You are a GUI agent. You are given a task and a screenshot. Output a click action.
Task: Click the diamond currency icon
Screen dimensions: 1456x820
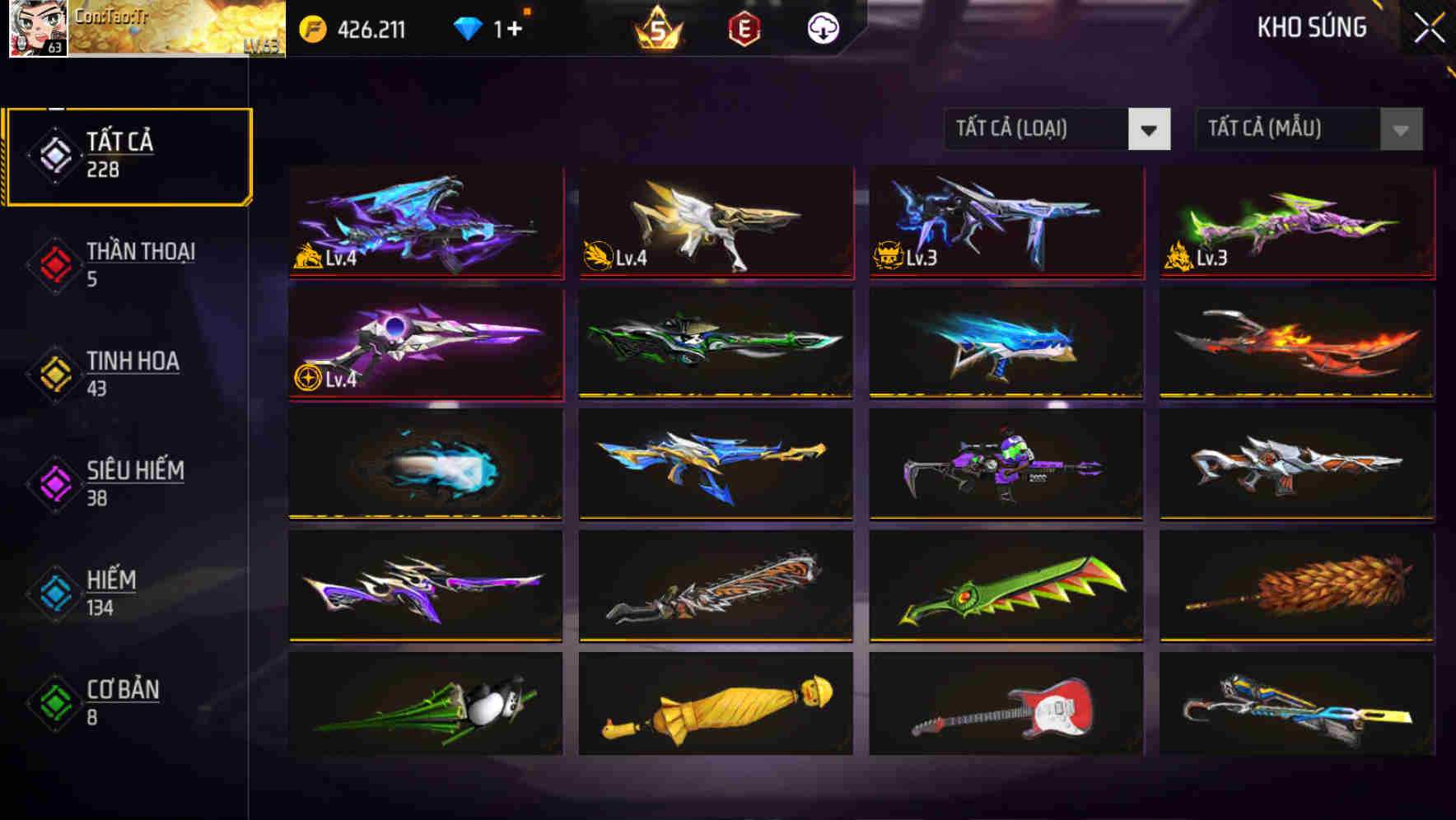[465, 27]
